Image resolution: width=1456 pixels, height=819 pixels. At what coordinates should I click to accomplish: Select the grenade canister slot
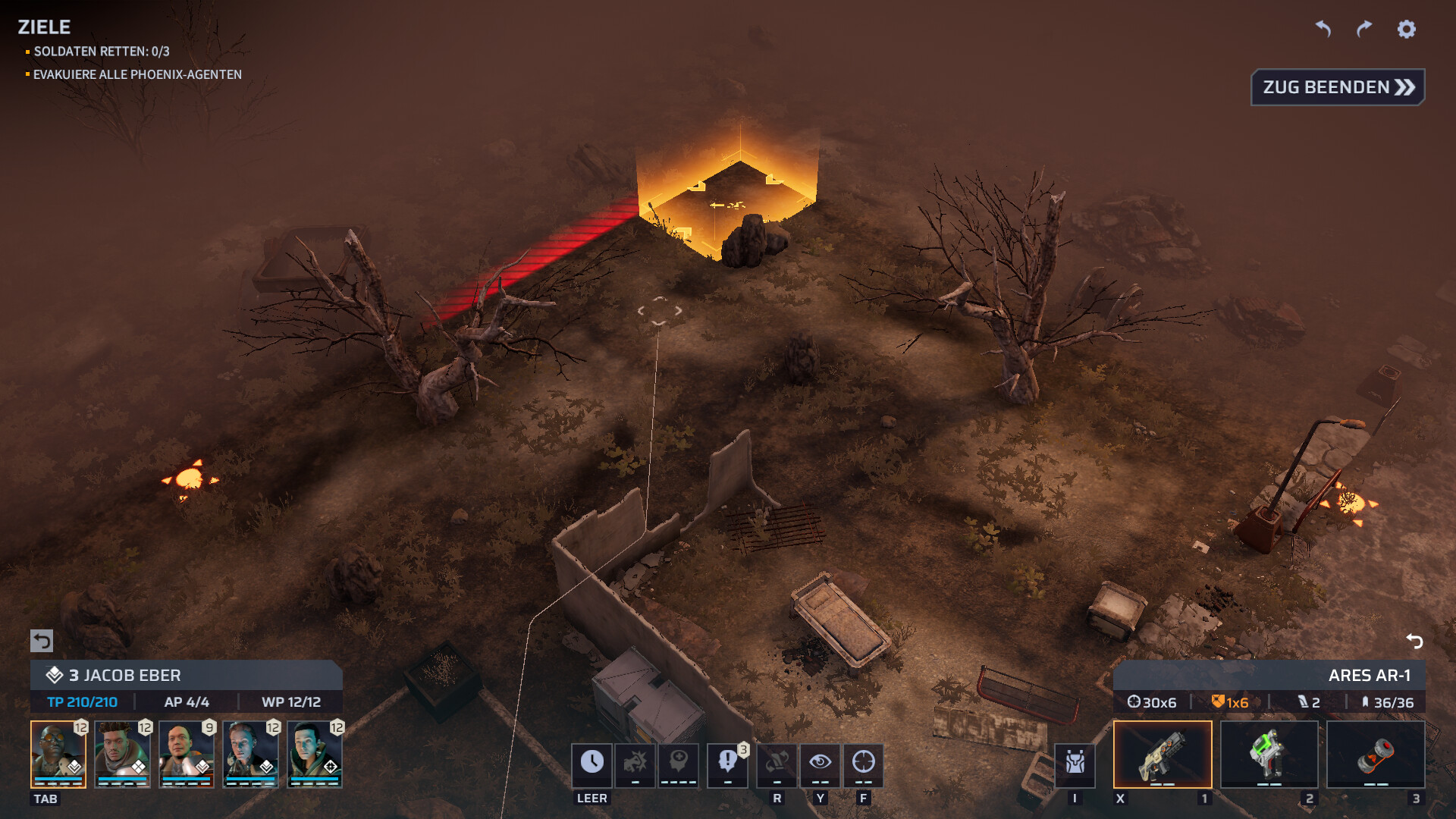[1376, 755]
